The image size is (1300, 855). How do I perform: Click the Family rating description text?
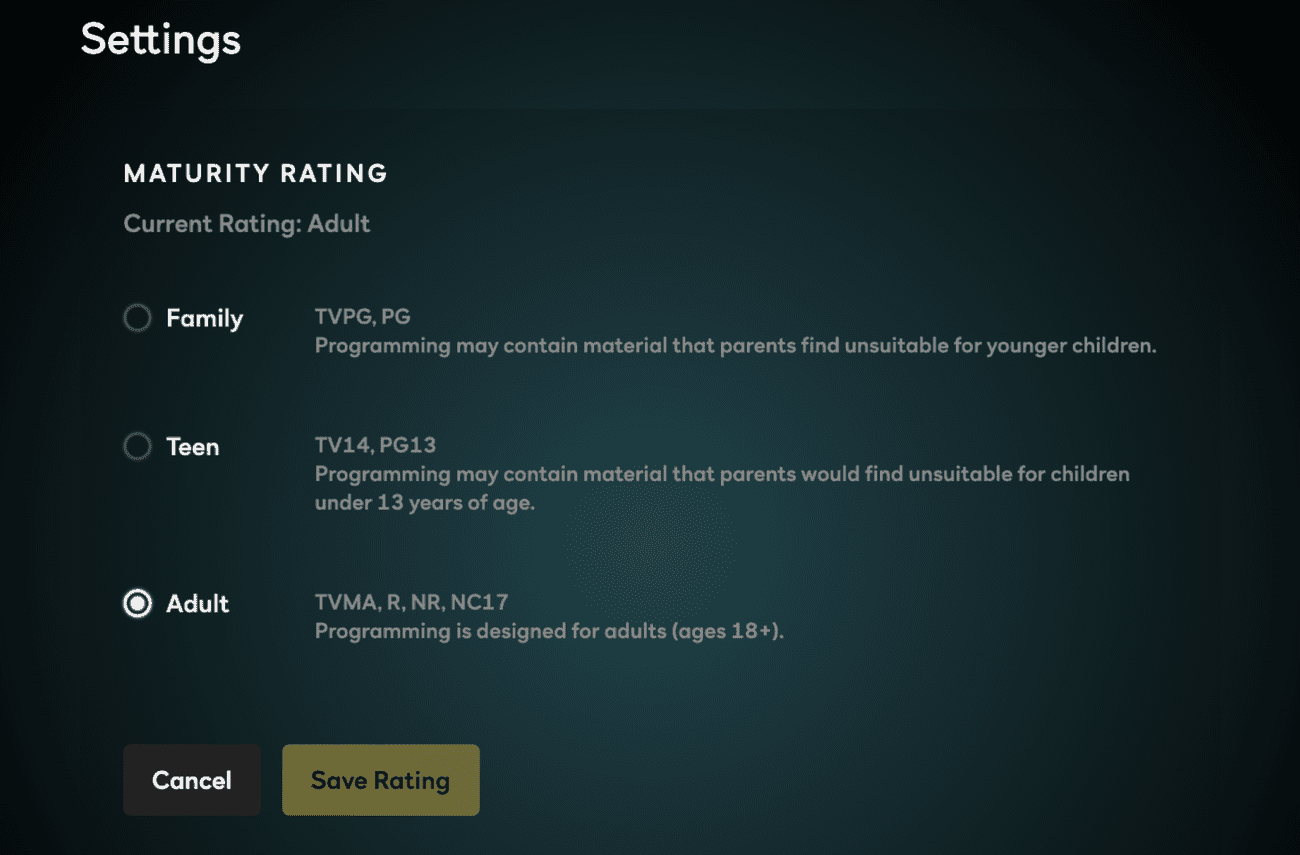click(x=735, y=345)
